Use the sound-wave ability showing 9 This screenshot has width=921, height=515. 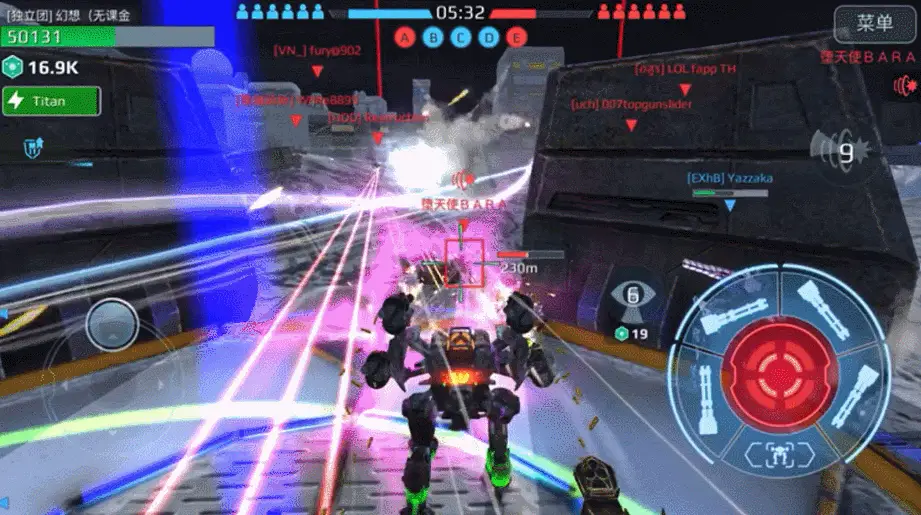(x=837, y=153)
